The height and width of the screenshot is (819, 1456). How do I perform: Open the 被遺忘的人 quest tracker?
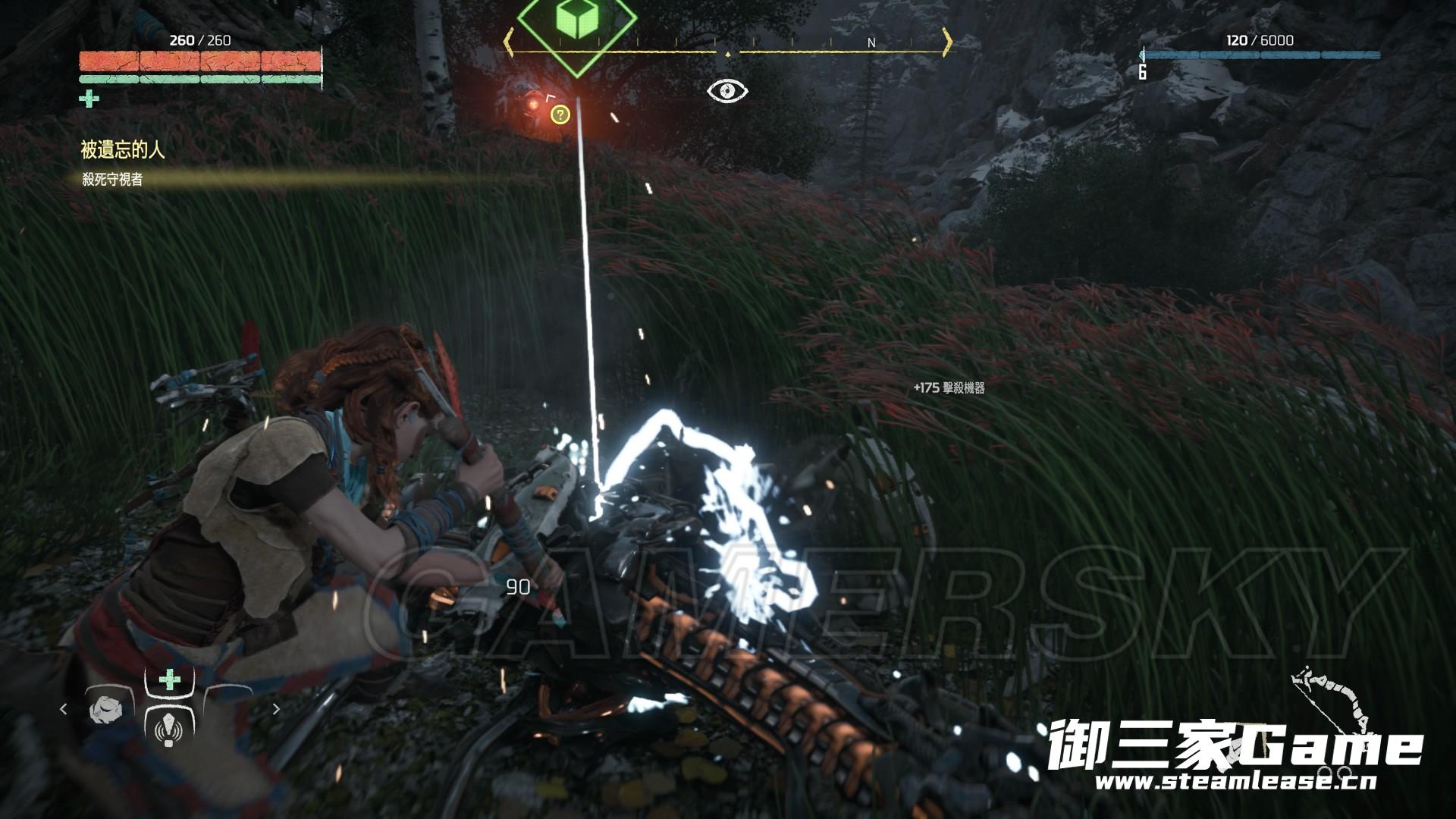click(x=123, y=150)
